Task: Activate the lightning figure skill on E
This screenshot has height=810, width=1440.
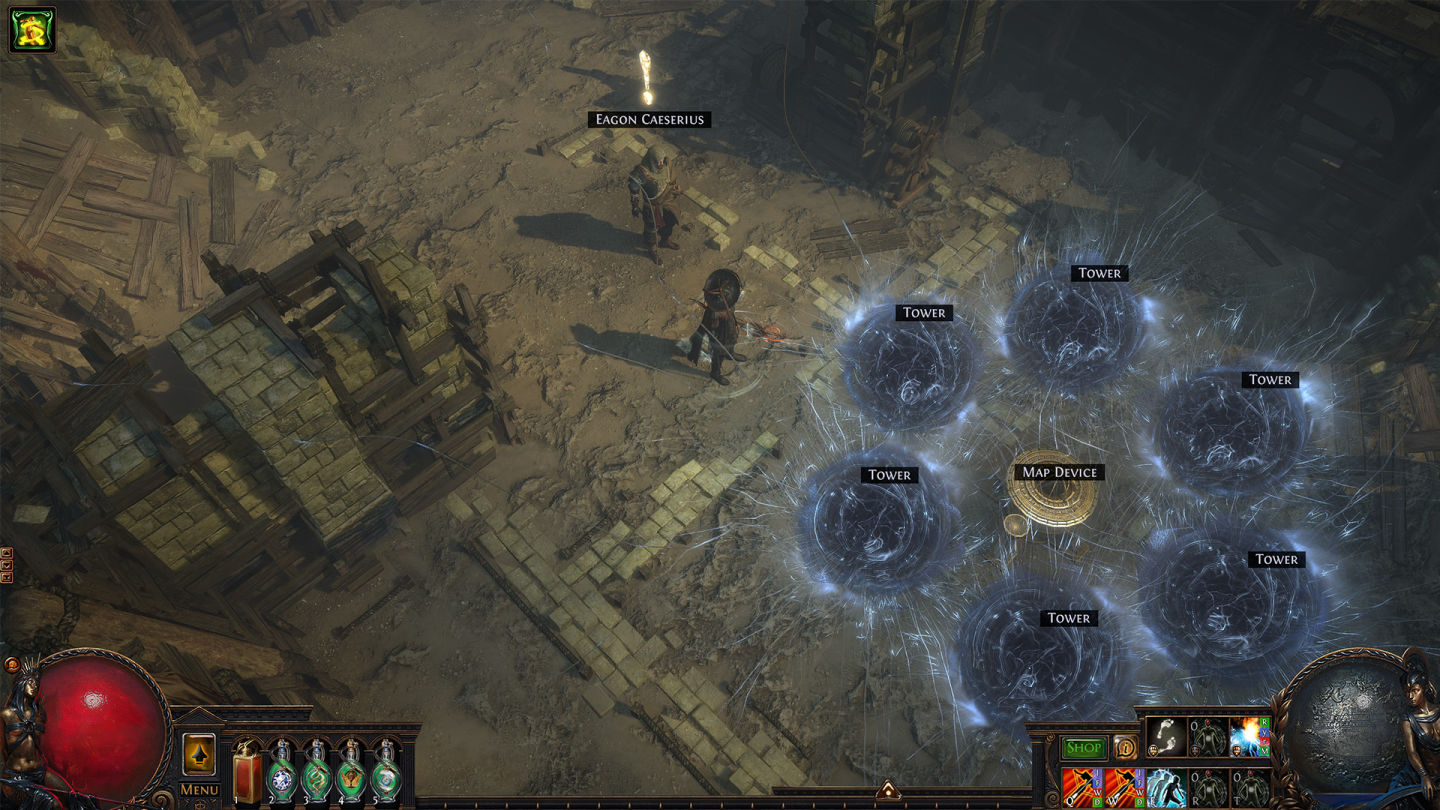Action: pyautogui.click(x=1166, y=788)
